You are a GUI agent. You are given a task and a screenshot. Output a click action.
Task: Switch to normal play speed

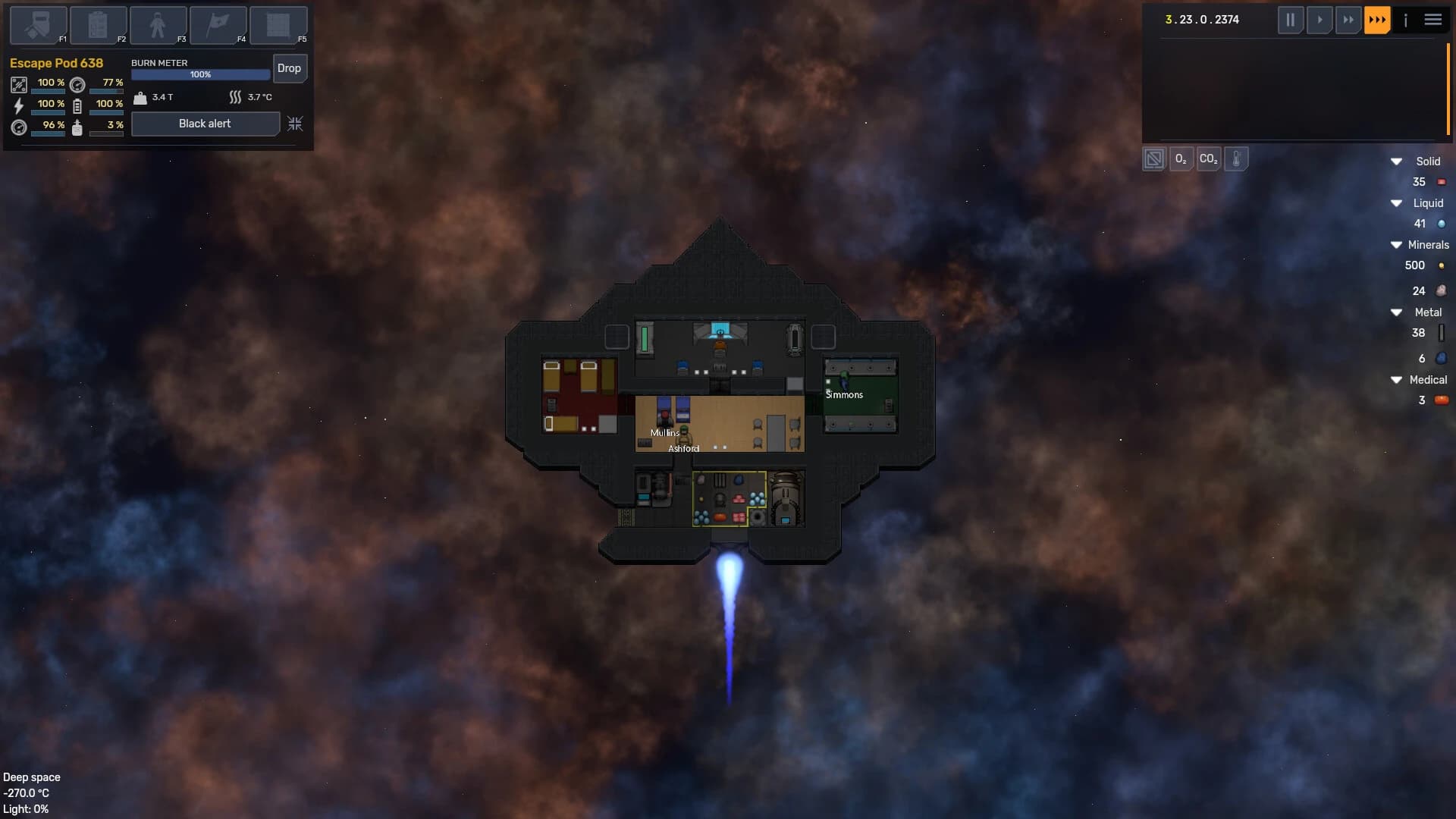tap(1320, 20)
